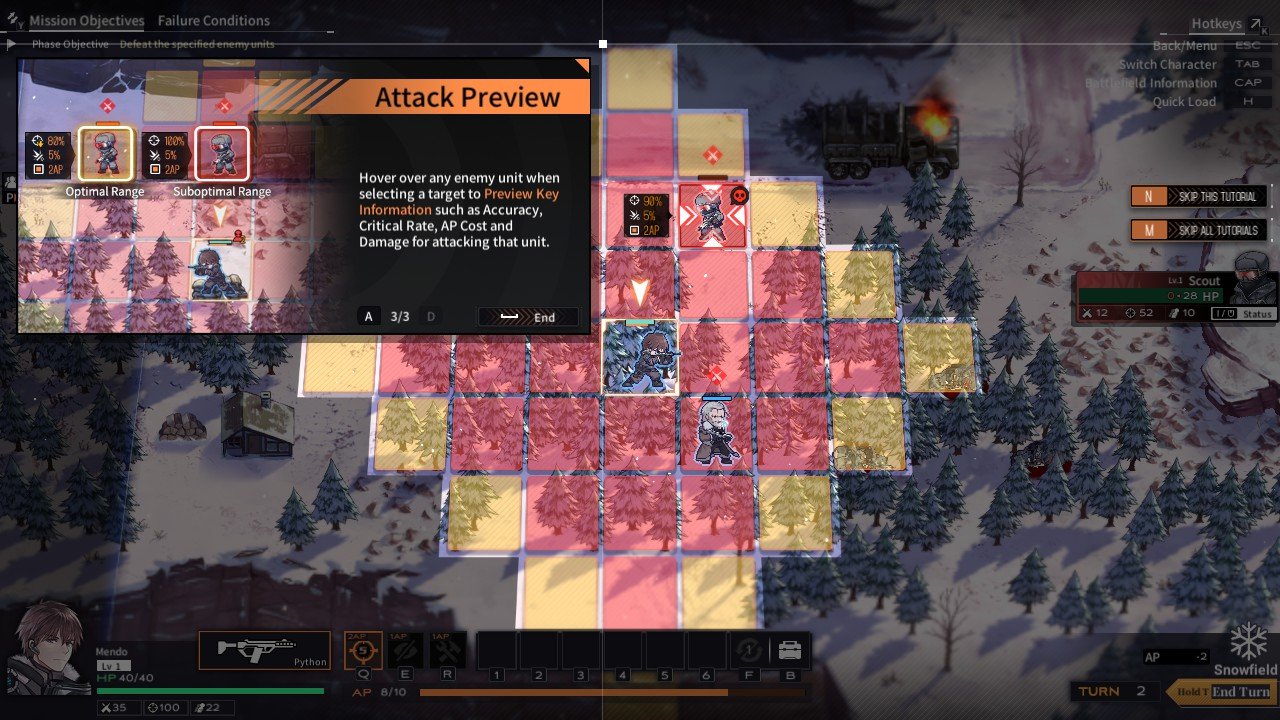Select the Python weapon icon
Image resolution: width=1280 pixels, height=720 pixels.
tap(264, 648)
